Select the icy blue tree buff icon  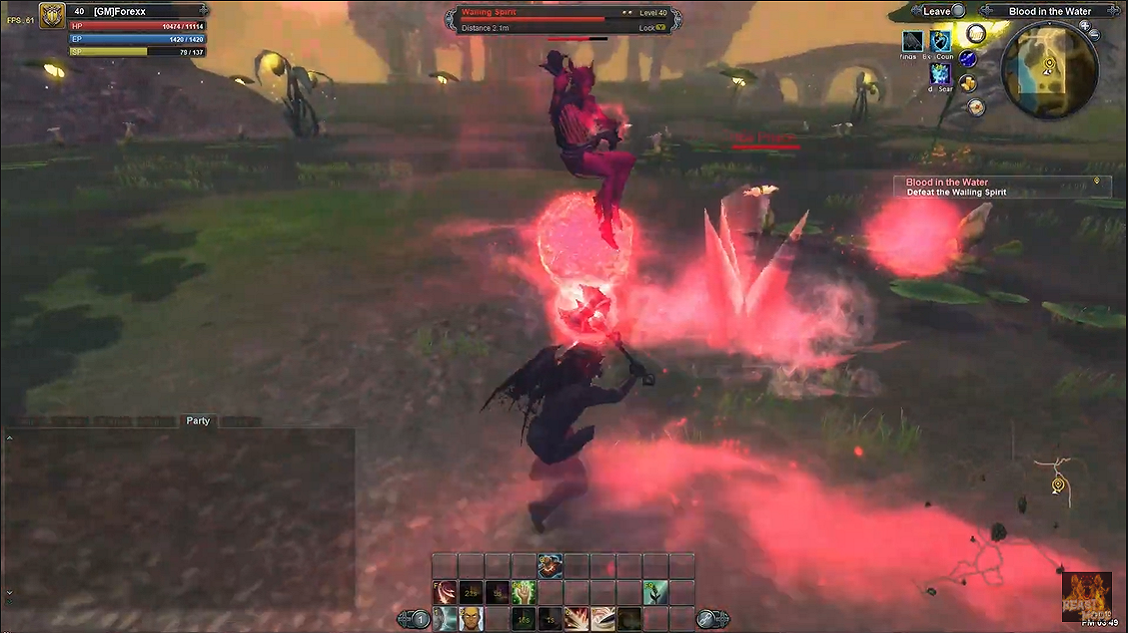pyautogui.click(x=940, y=73)
